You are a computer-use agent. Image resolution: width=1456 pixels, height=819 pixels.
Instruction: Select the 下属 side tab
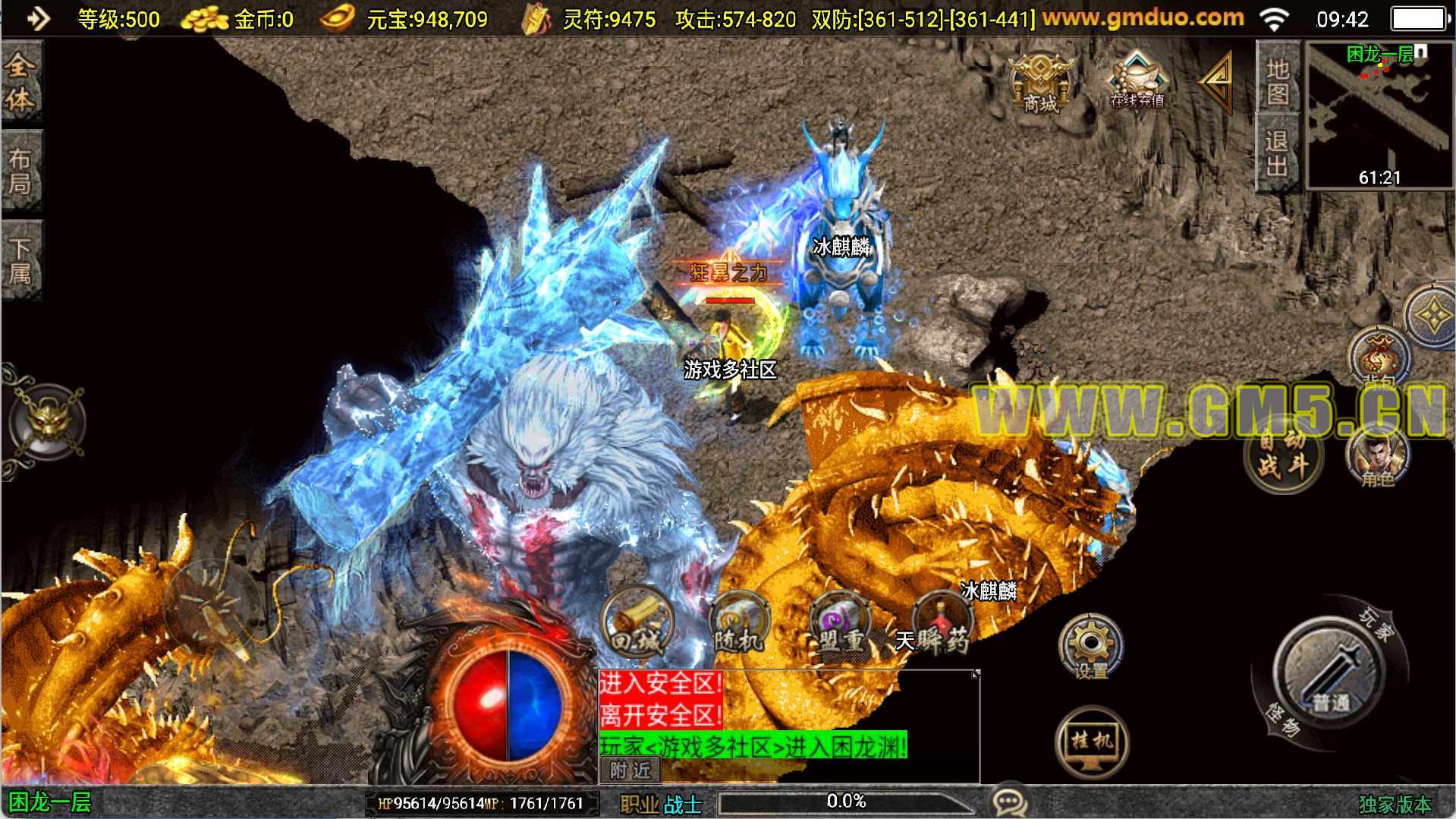tap(20, 260)
